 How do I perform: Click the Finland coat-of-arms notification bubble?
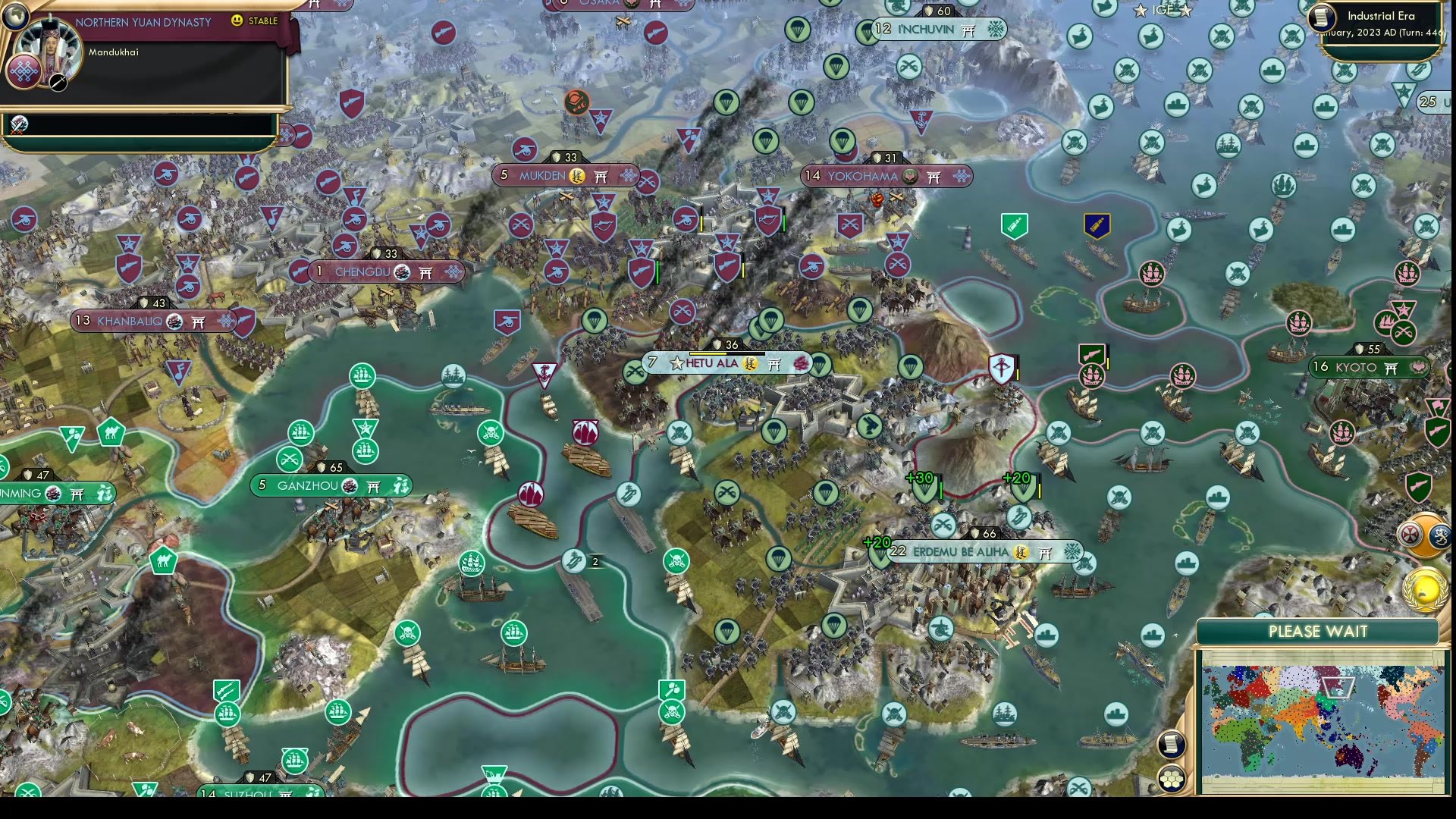[x=1440, y=537]
